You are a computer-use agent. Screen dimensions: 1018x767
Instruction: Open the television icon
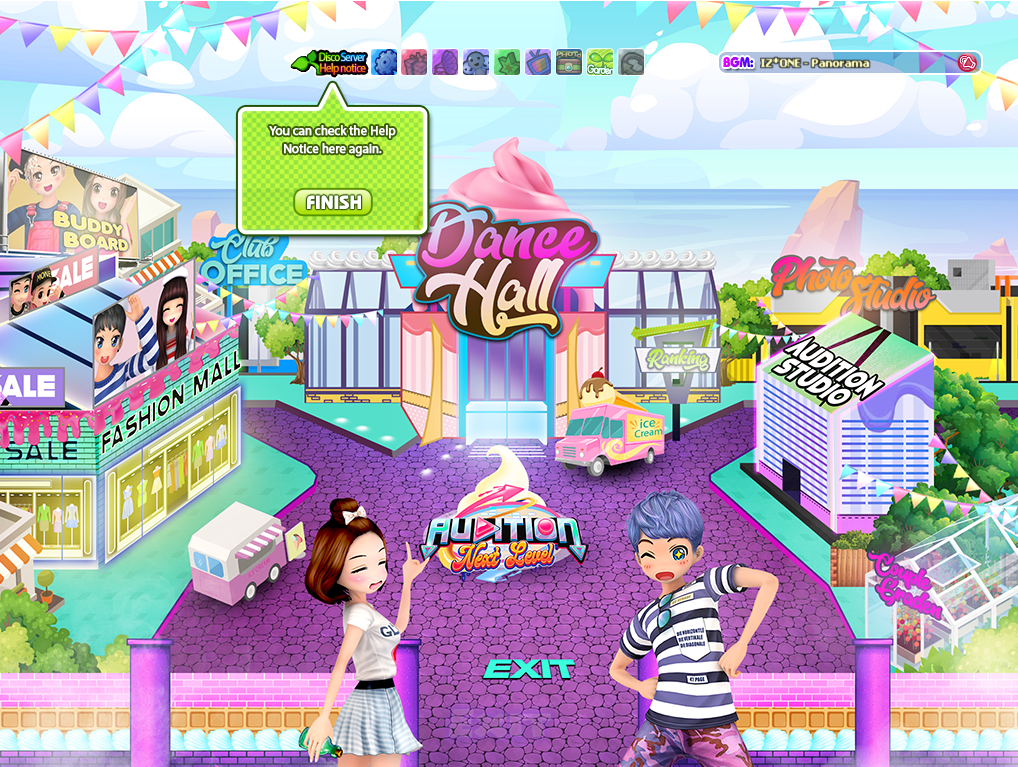538,63
